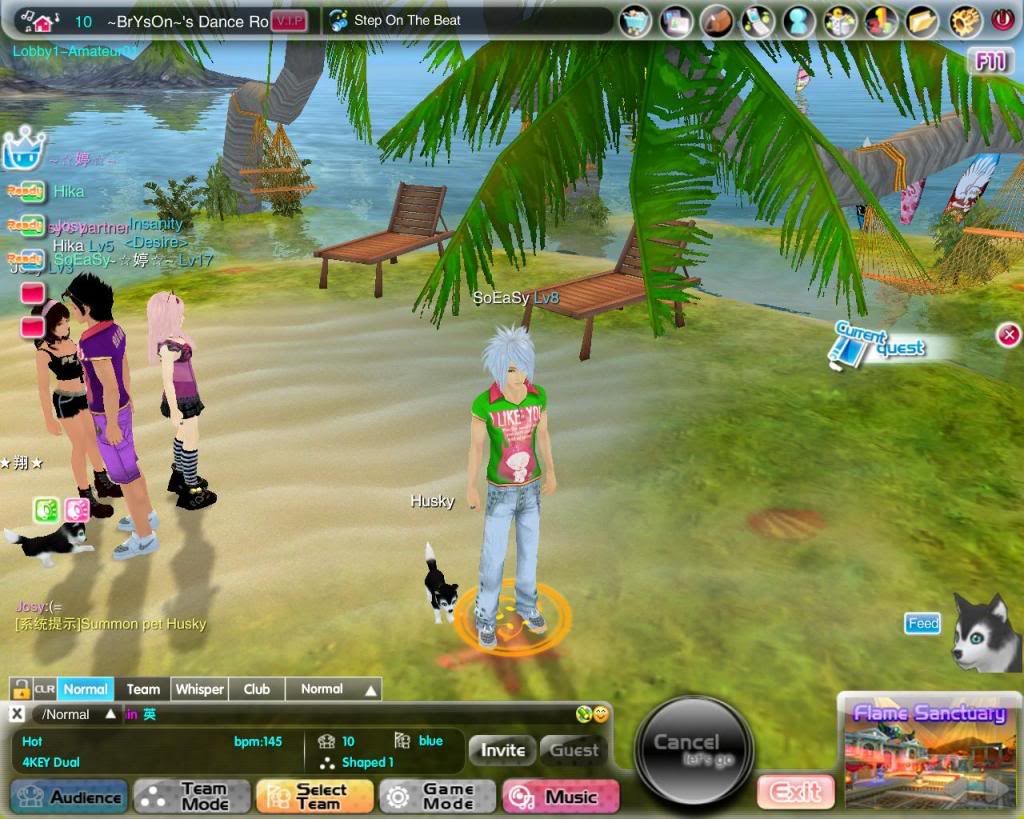Open Team Mode settings
This screenshot has width=1024, height=819.
point(192,797)
